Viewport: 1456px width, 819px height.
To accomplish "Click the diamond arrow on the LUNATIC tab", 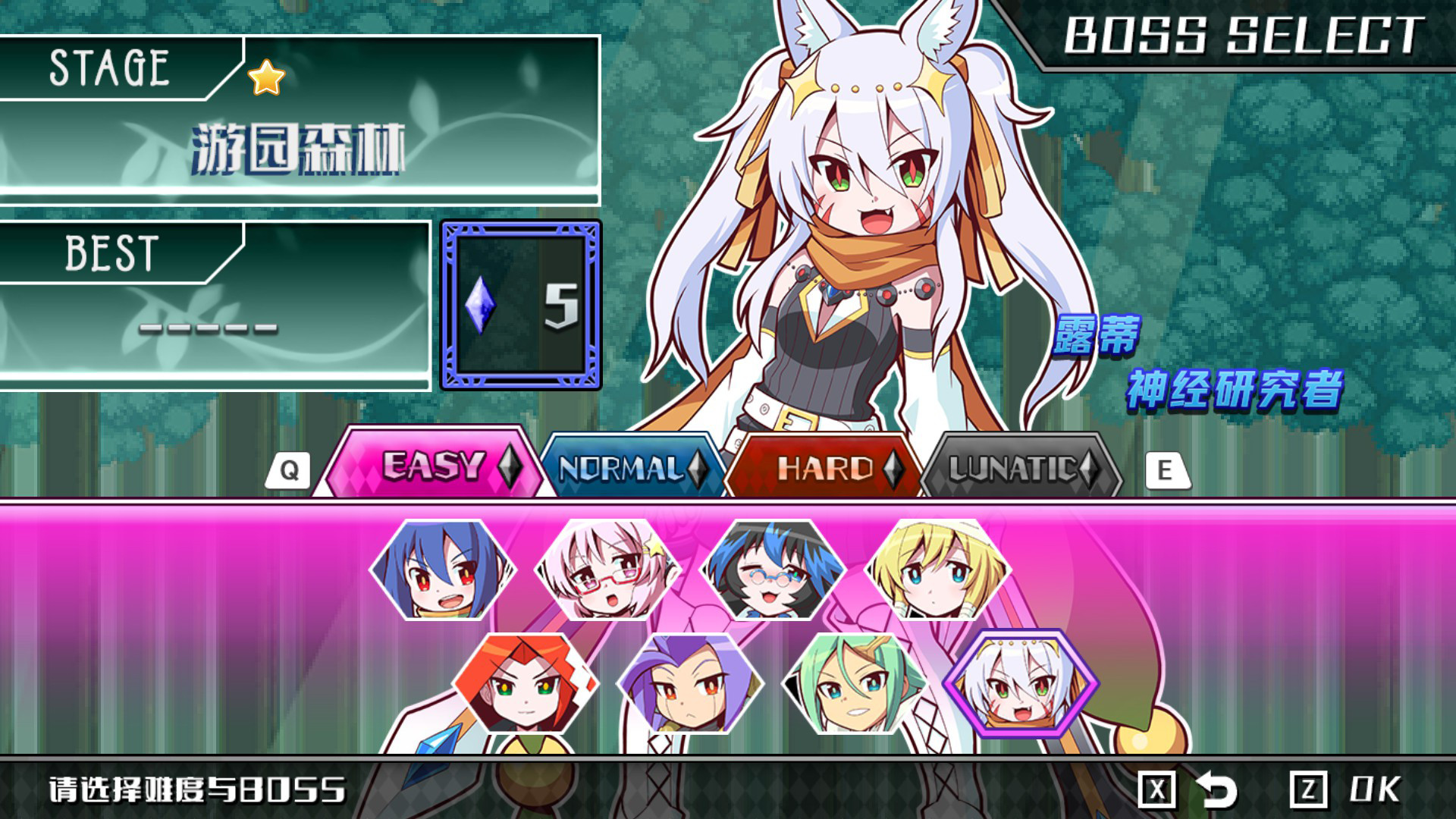I will click(x=1089, y=469).
